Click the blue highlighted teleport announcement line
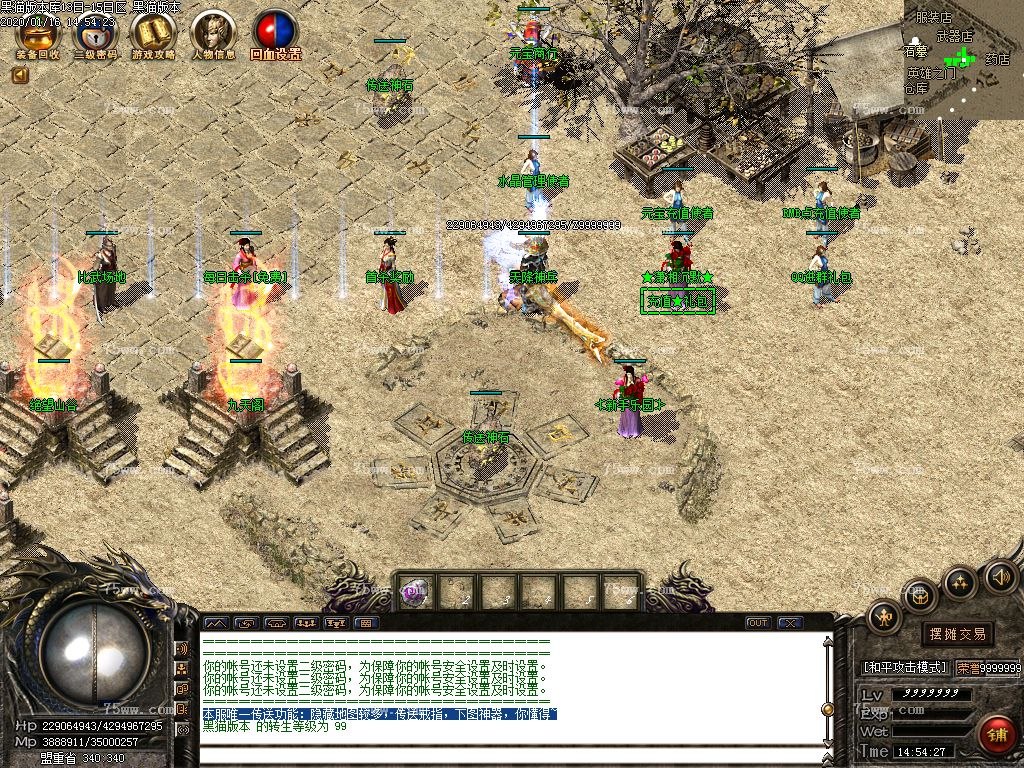Image resolution: width=1024 pixels, height=768 pixels. [x=380, y=714]
